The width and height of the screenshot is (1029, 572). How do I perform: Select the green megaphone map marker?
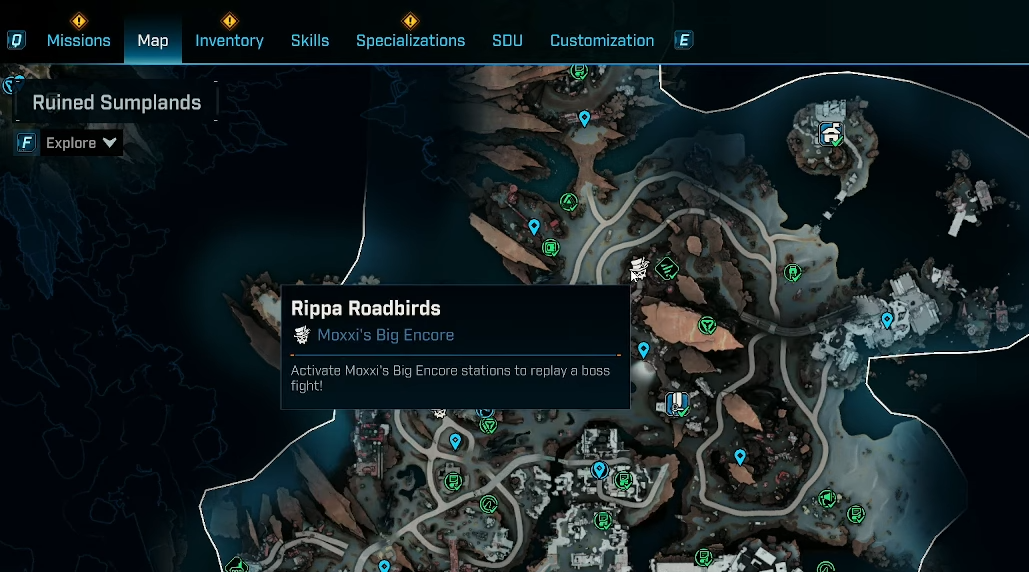[827, 498]
